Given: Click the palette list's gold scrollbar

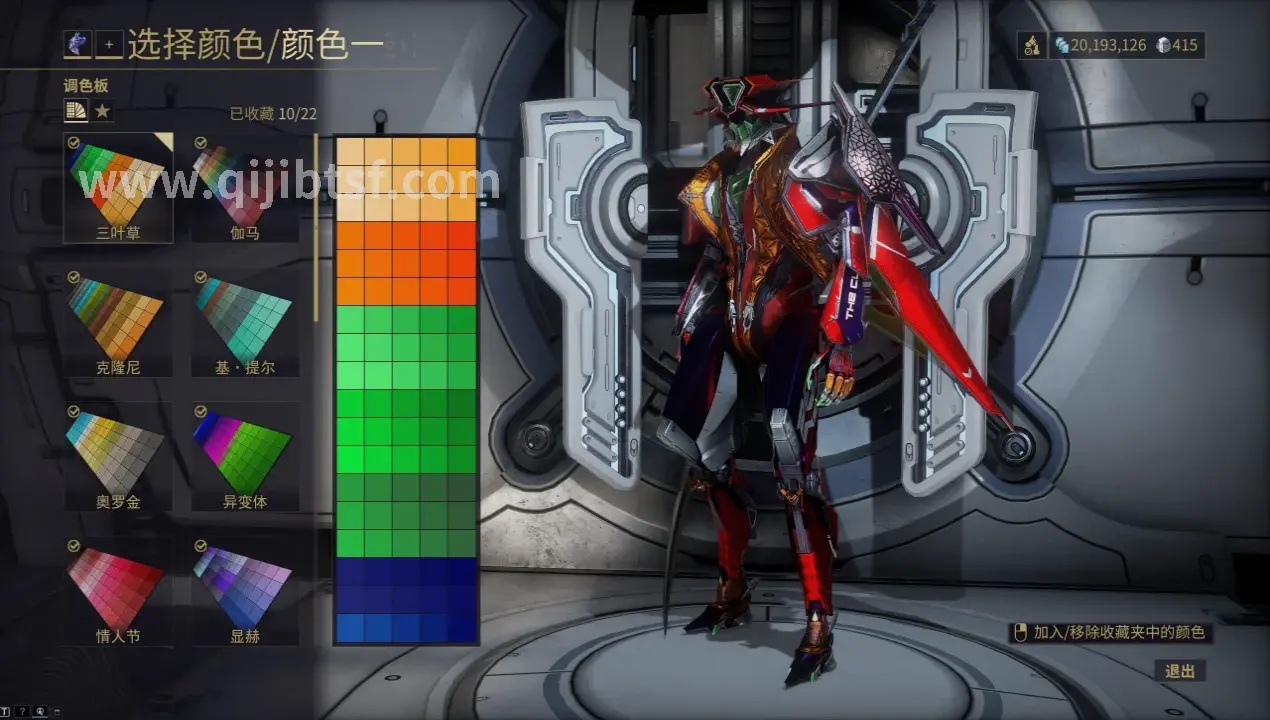Looking at the screenshot, I should tap(316, 230).
